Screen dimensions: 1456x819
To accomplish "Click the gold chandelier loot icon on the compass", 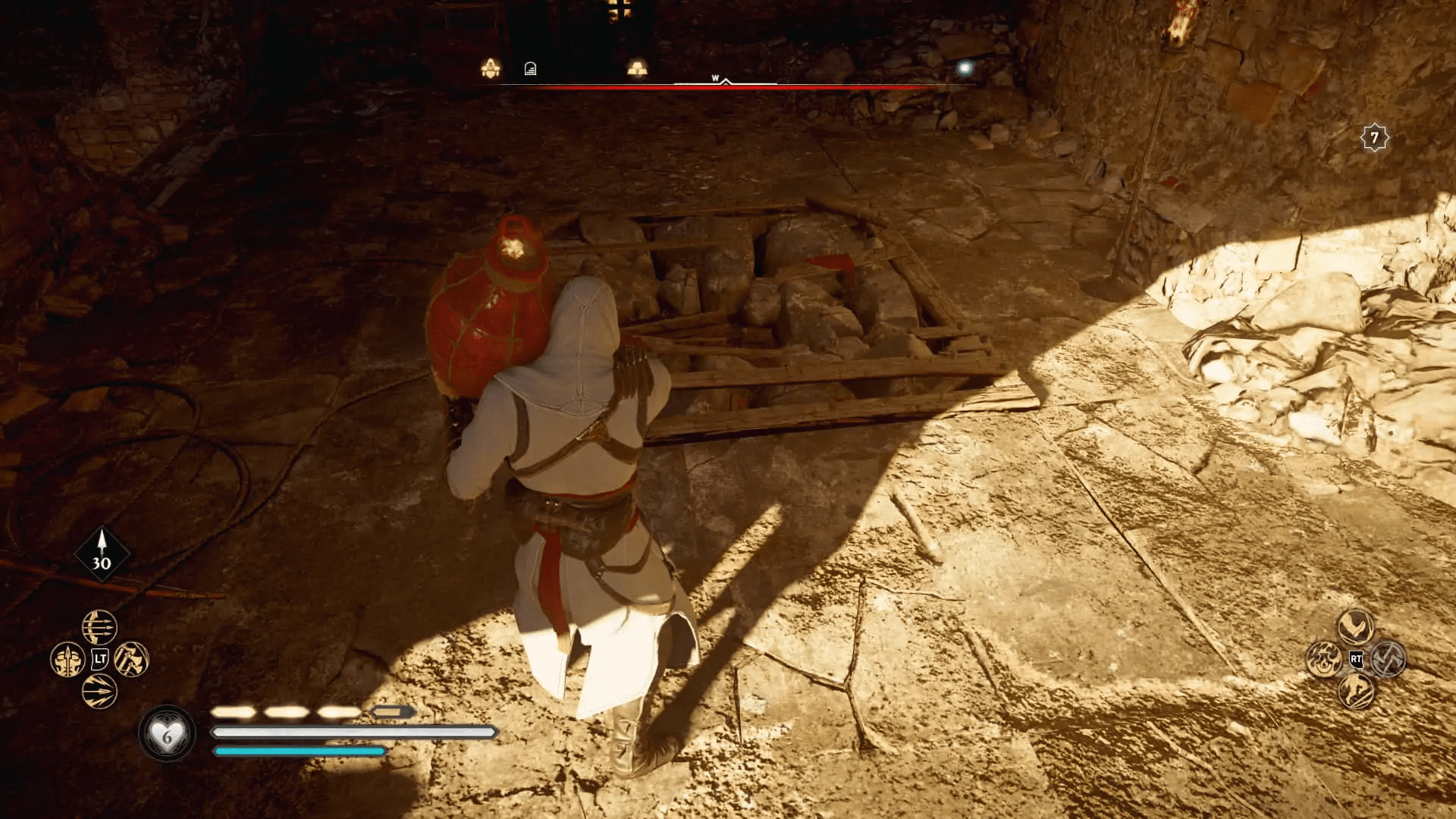I will (493, 67).
